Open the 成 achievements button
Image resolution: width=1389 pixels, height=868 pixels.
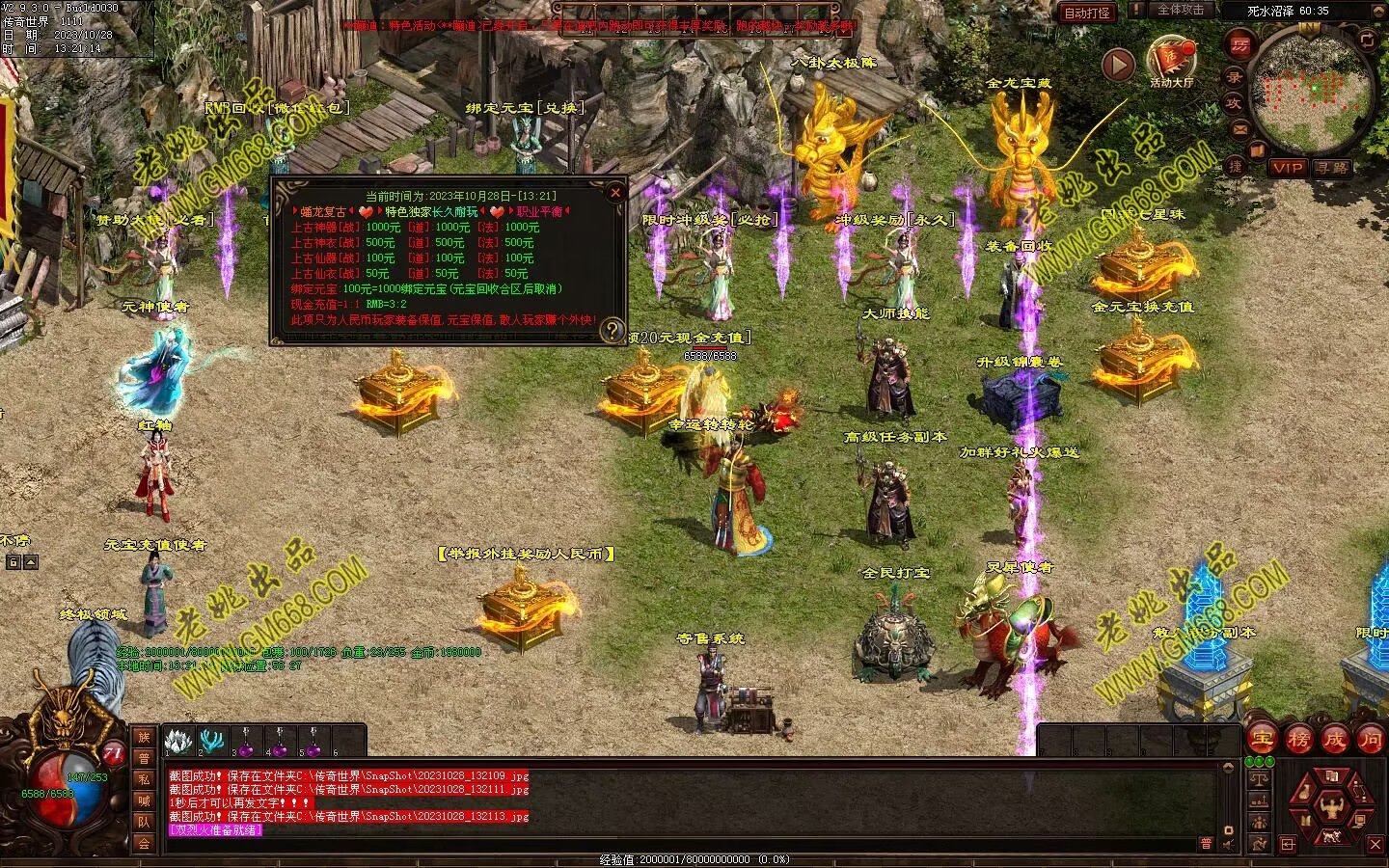(x=1334, y=740)
